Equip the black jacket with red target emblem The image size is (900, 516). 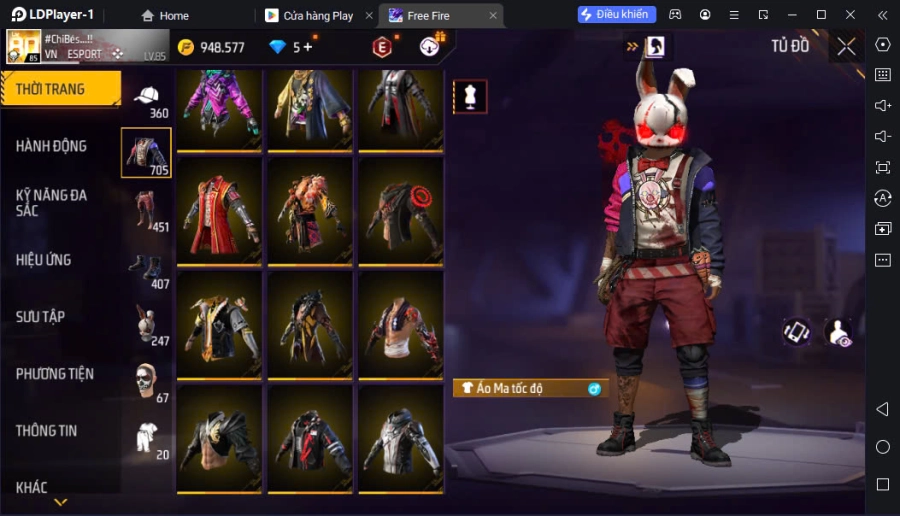click(x=401, y=209)
